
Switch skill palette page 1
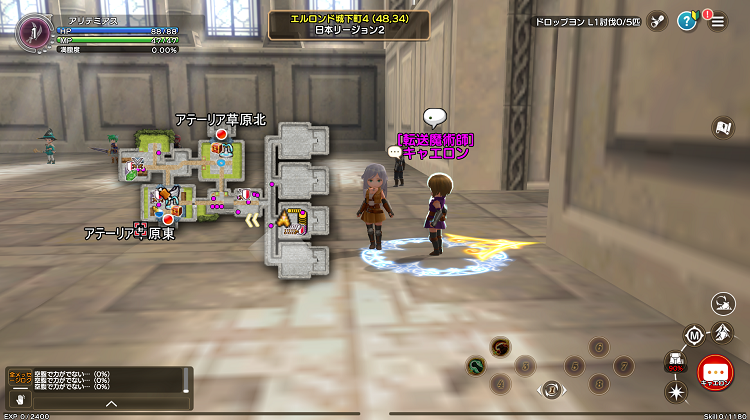tap(550, 389)
